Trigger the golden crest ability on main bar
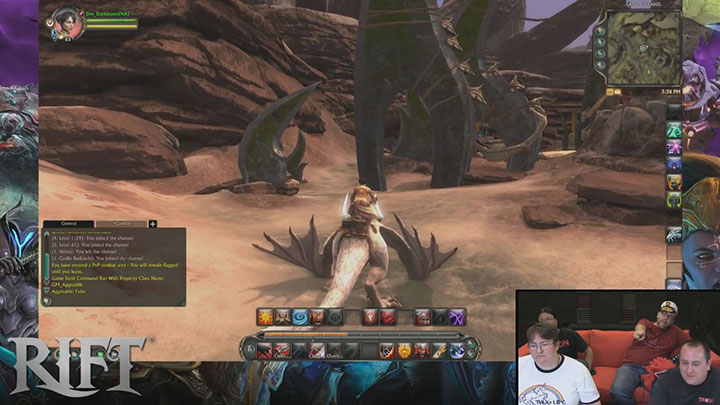Viewport: 720px width, 405px height. [x=405, y=350]
